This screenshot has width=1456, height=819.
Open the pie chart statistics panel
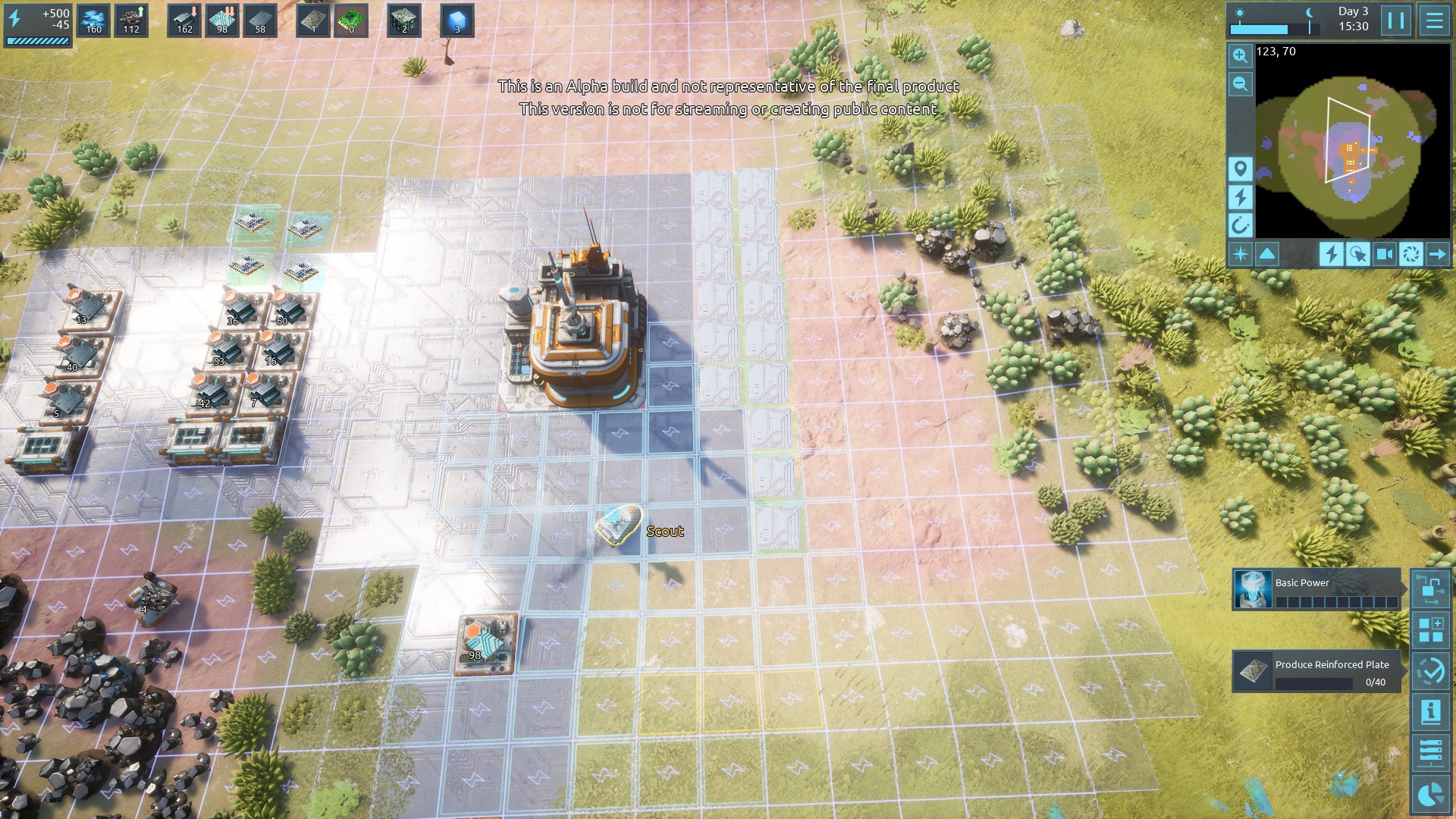pos(1431,794)
